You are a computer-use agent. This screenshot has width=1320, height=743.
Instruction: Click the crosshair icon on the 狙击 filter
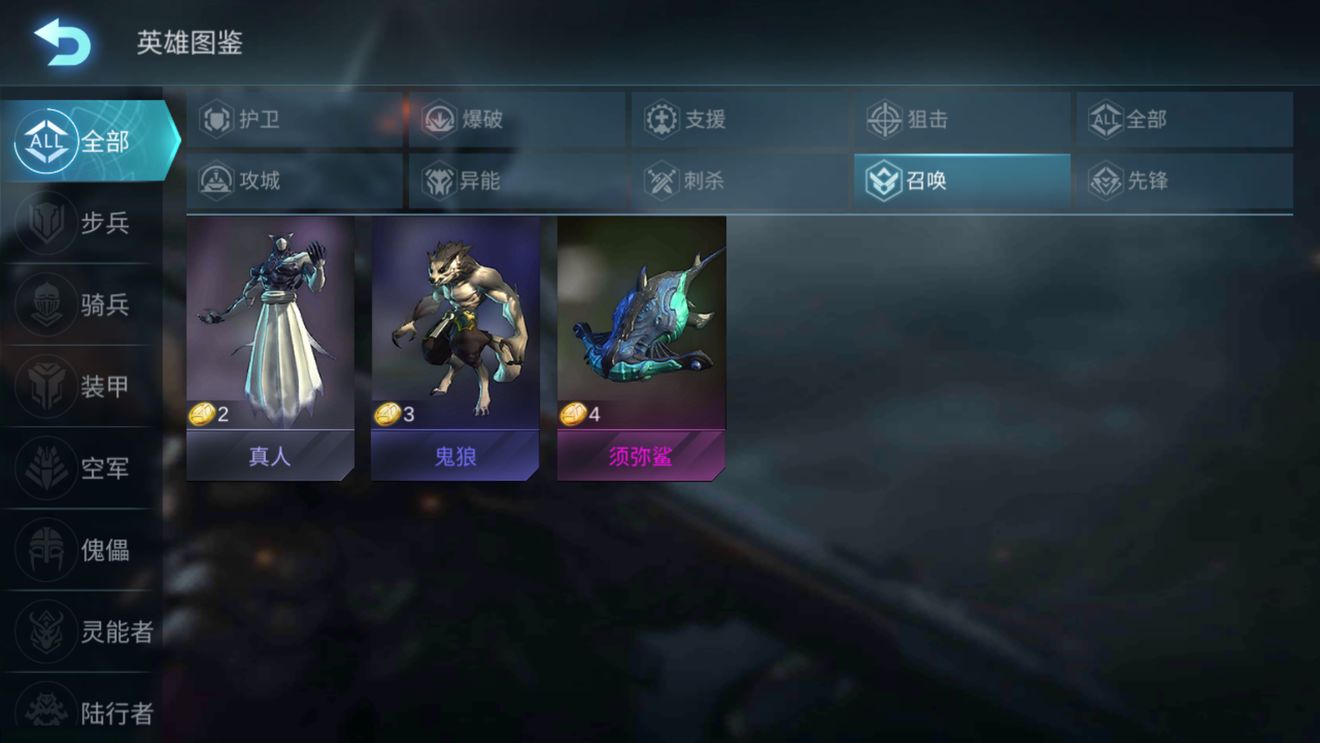(x=881, y=119)
